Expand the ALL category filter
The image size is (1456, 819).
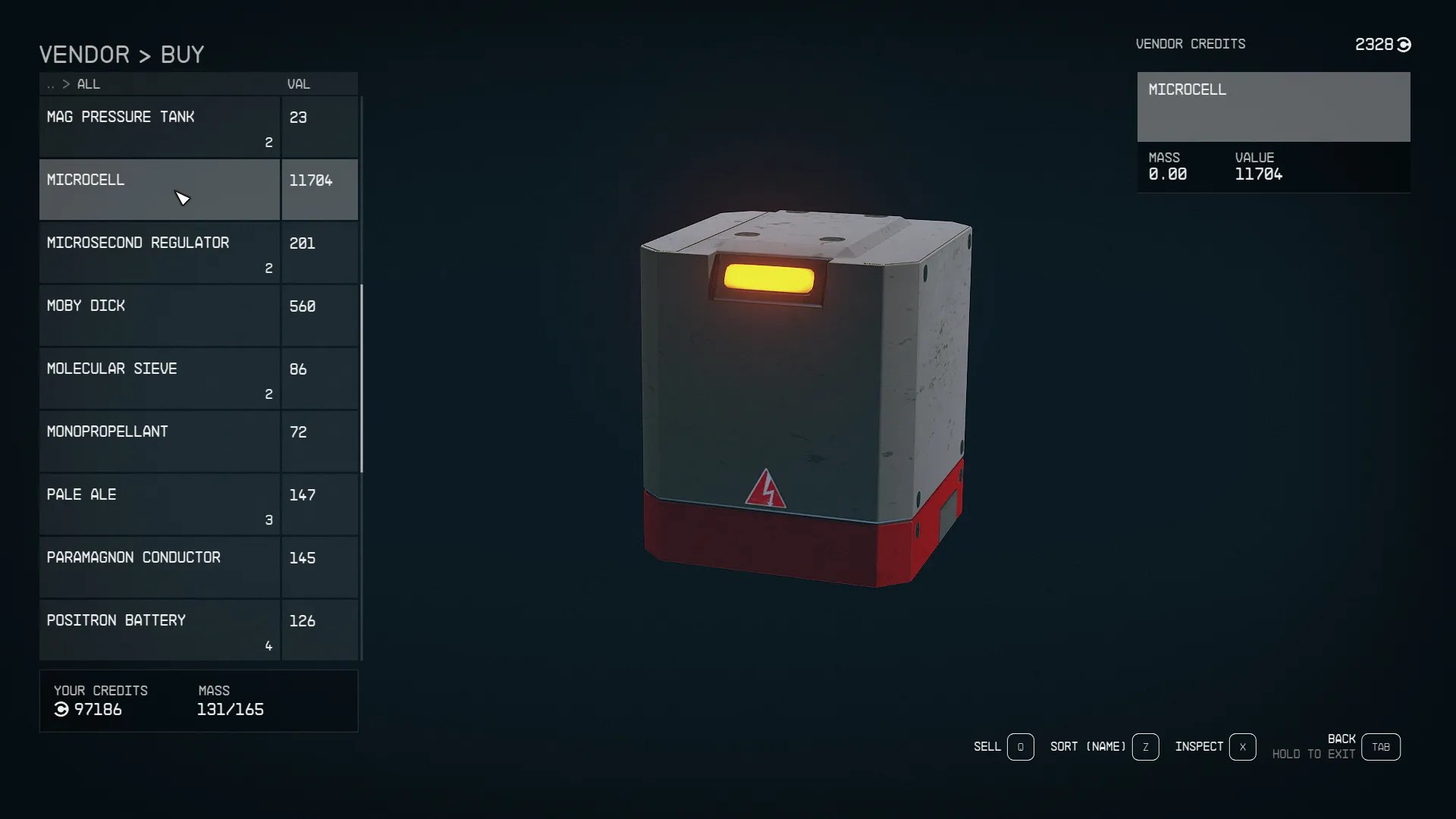[88, 84]
